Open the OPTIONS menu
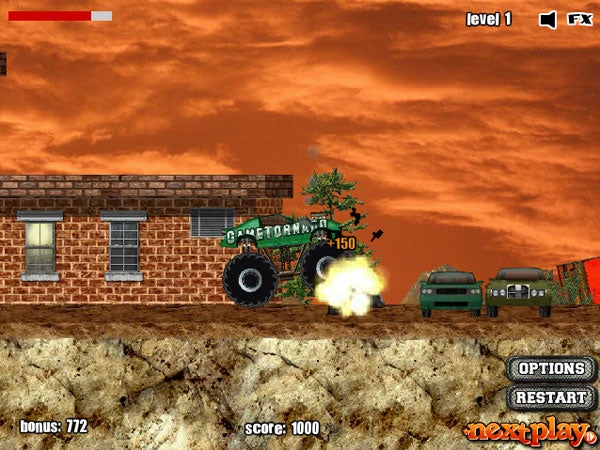600x450 pixels. (551, 369)
